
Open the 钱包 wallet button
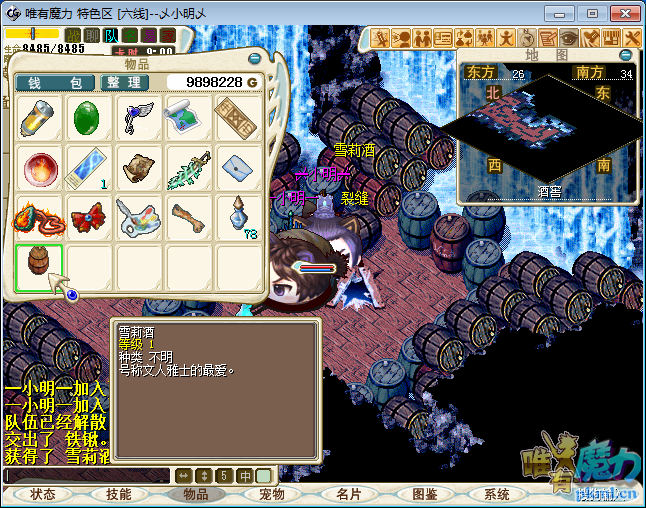(55, 82)
